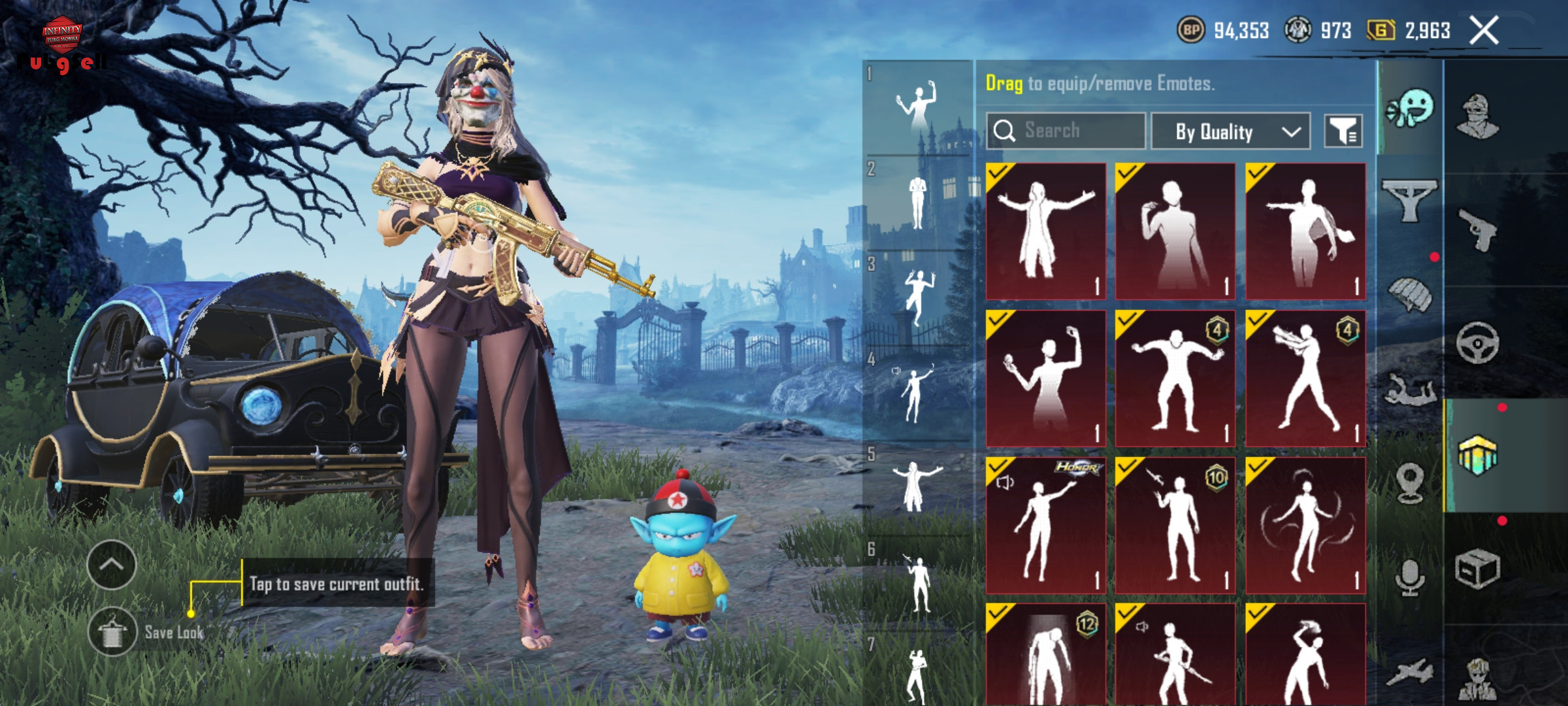
Task: Open the pistol weapon skins category
Action: pos(1477,230)
